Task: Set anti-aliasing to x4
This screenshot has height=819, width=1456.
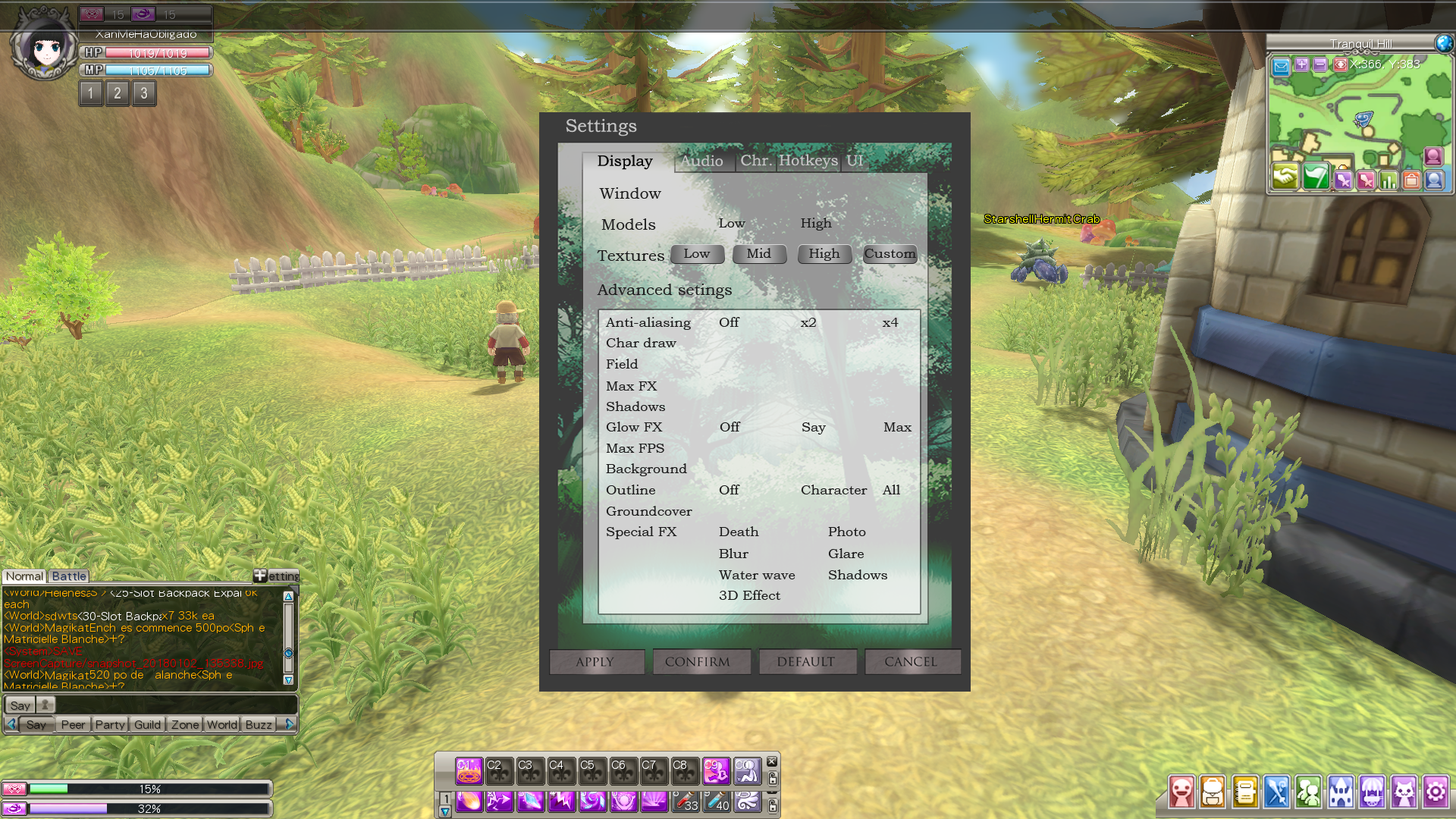Action: coord(890,322)
